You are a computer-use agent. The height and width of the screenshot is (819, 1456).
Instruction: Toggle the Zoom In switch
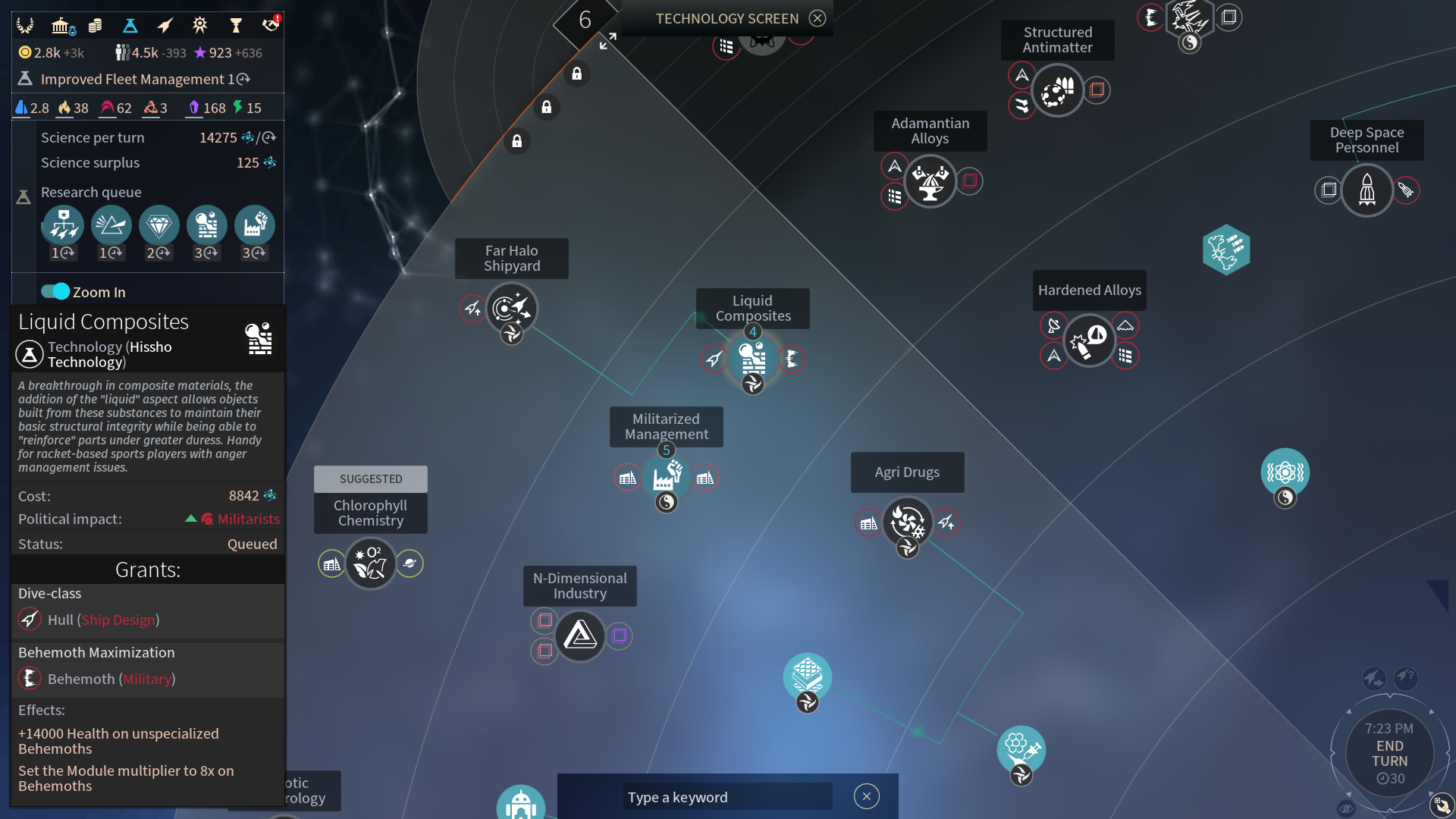tap(55, 292)
